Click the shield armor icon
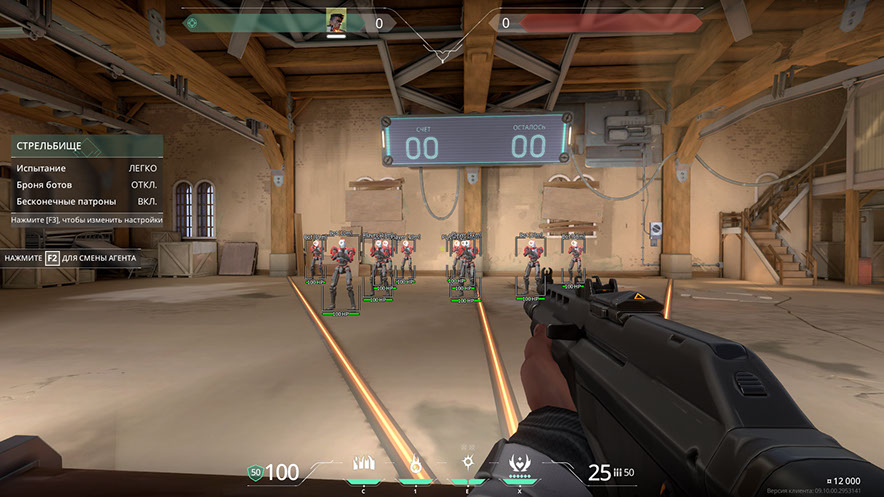Image resolution: width=884 pixels, height=497 pixels. [255, 472]
